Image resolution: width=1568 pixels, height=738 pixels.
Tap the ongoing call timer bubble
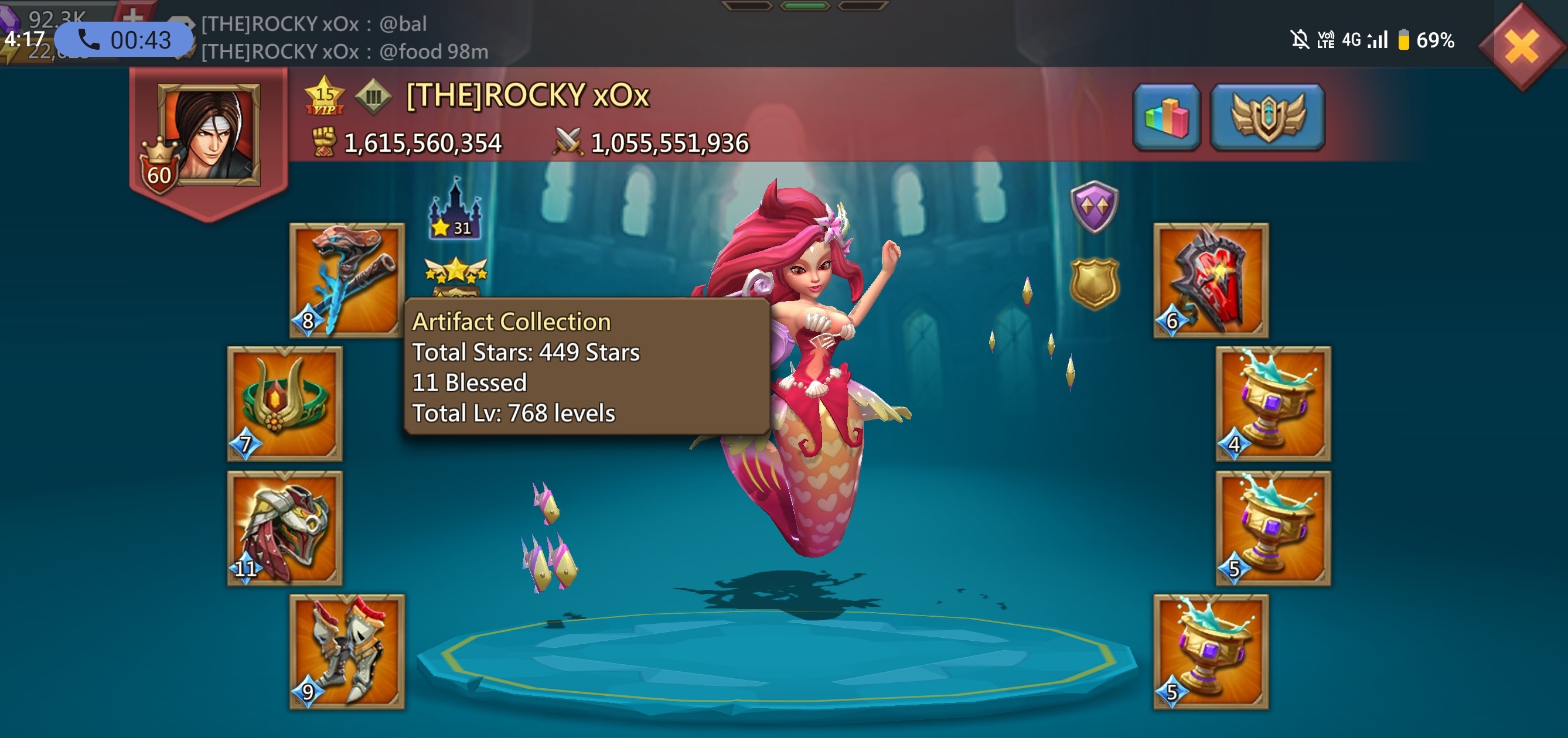[x=122, y=39]
